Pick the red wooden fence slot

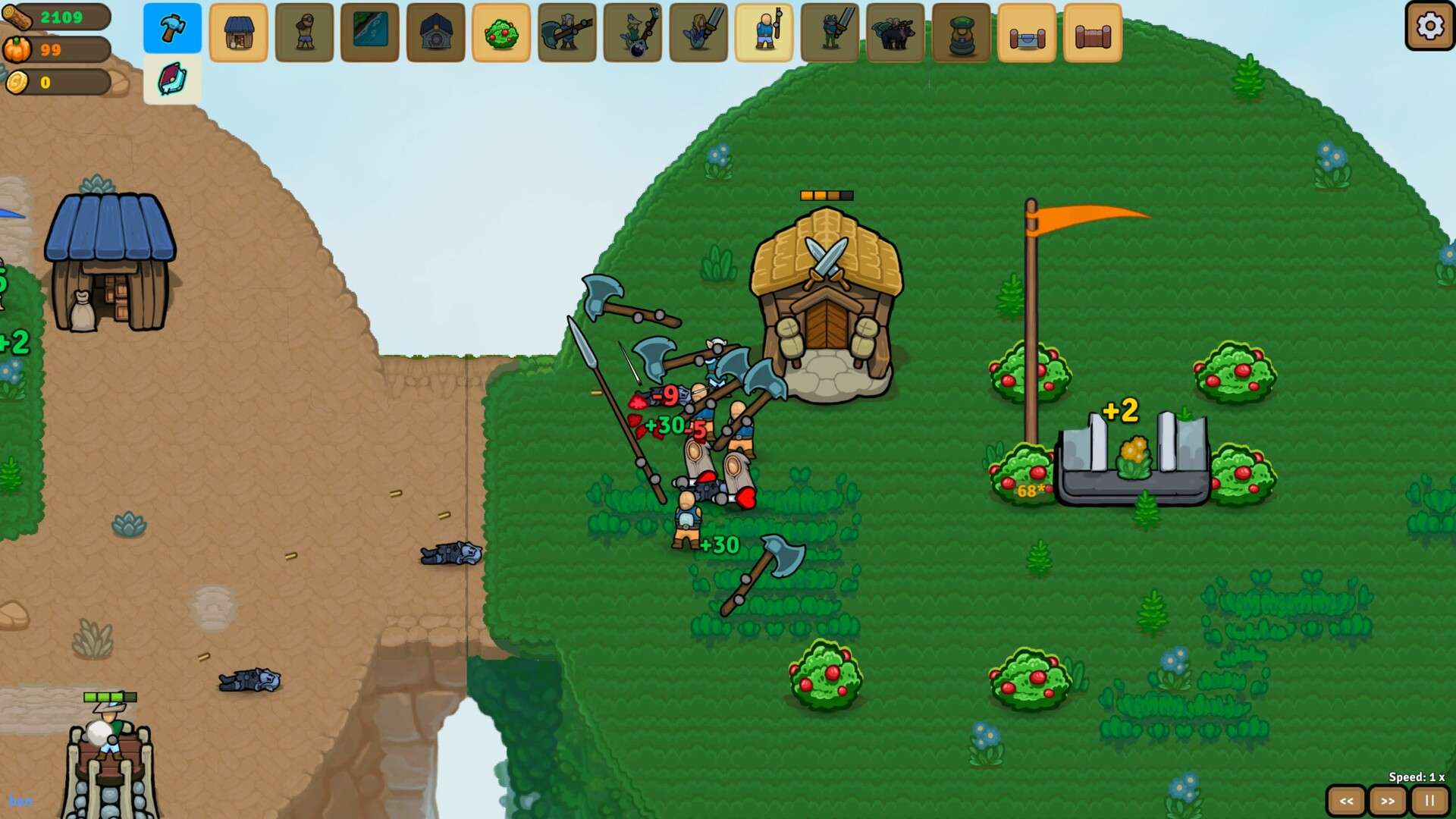[1093, 33]
